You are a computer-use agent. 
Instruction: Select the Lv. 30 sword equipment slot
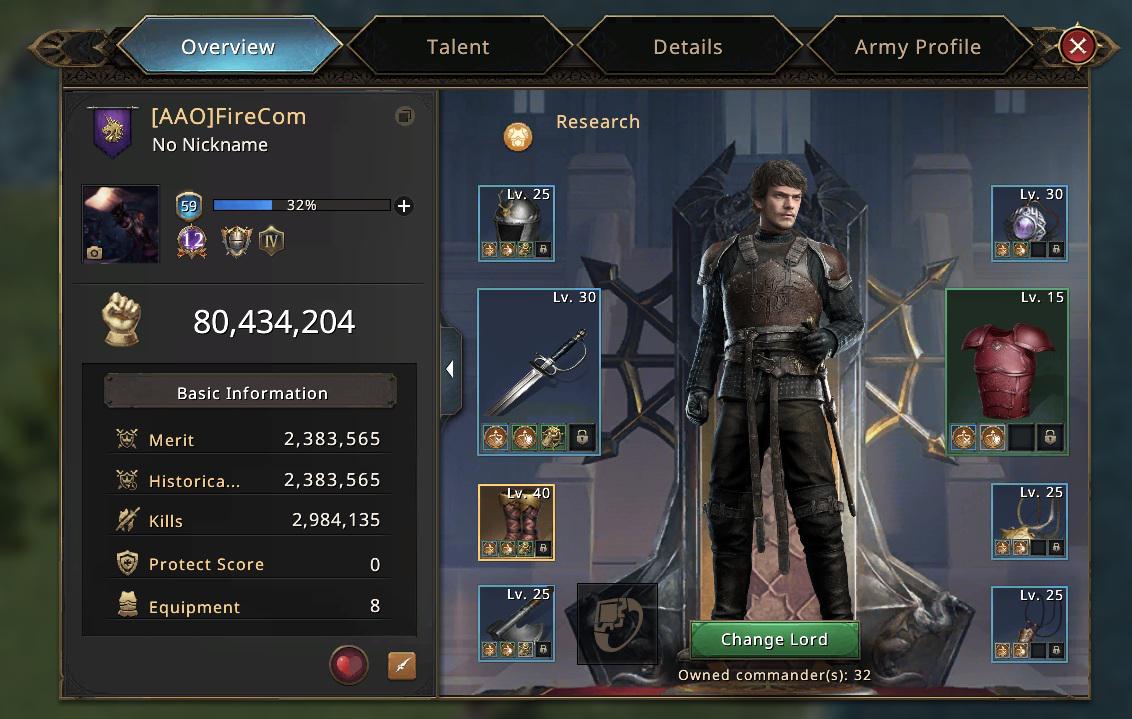coord(539,372)
